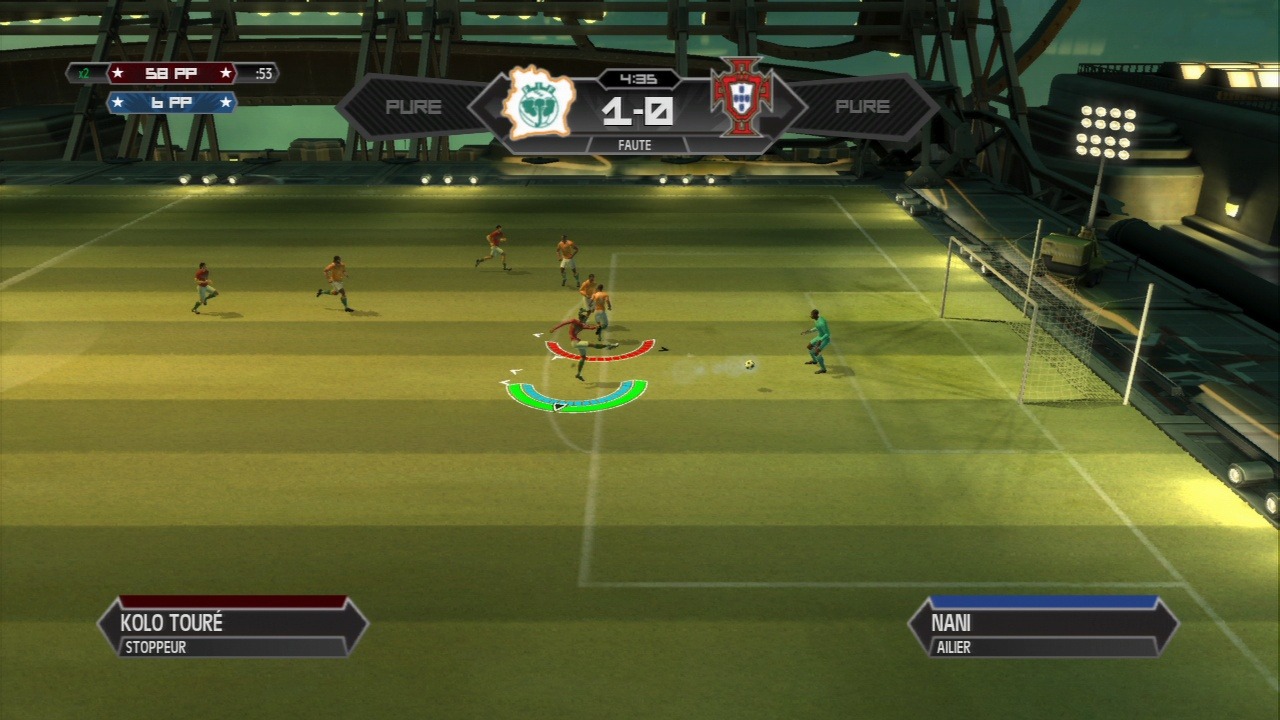Select the Kolo Touré player panel
The height and width of the screenshot is (720, 1280).
tap(232, 627)
